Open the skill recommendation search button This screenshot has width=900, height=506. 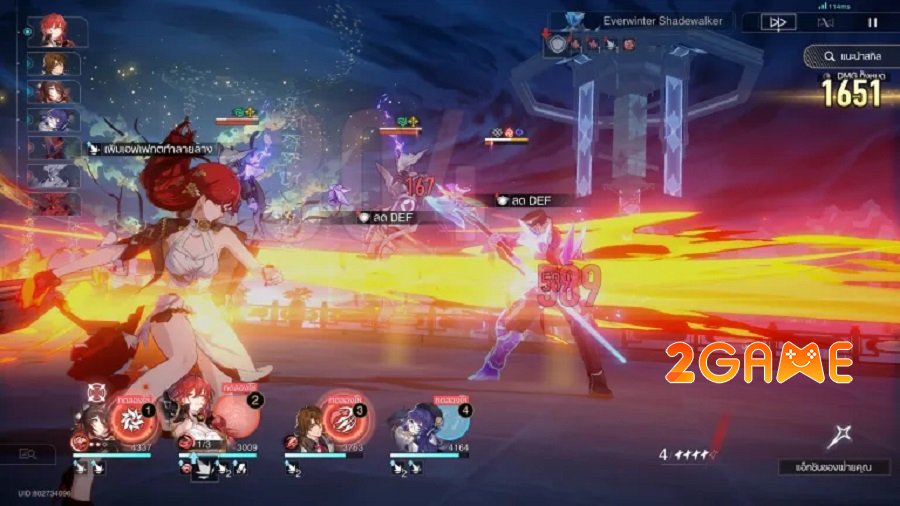pyautogui.click(x=849, y=58)
